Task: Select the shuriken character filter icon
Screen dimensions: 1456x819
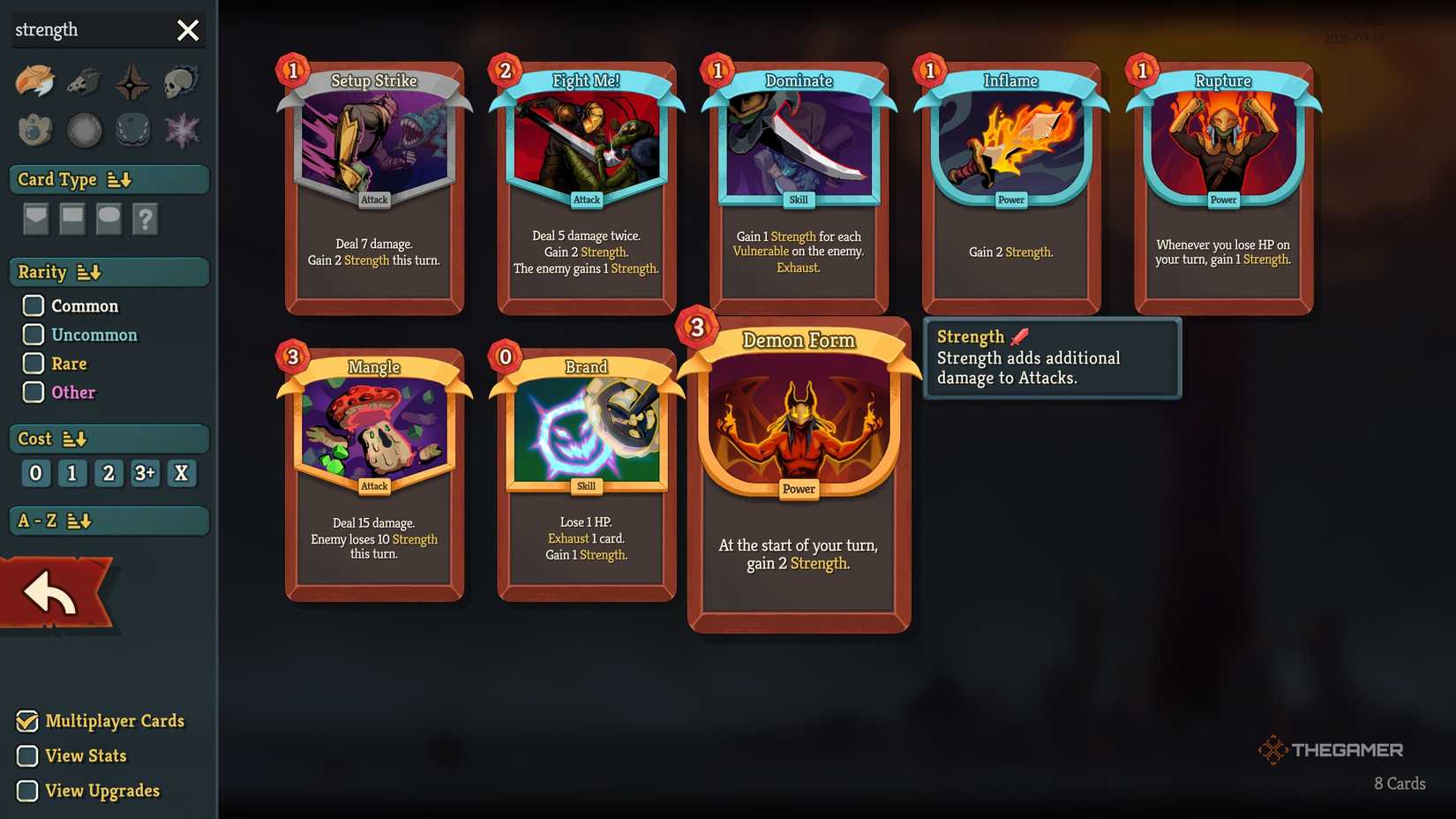Action: point(132,80)
